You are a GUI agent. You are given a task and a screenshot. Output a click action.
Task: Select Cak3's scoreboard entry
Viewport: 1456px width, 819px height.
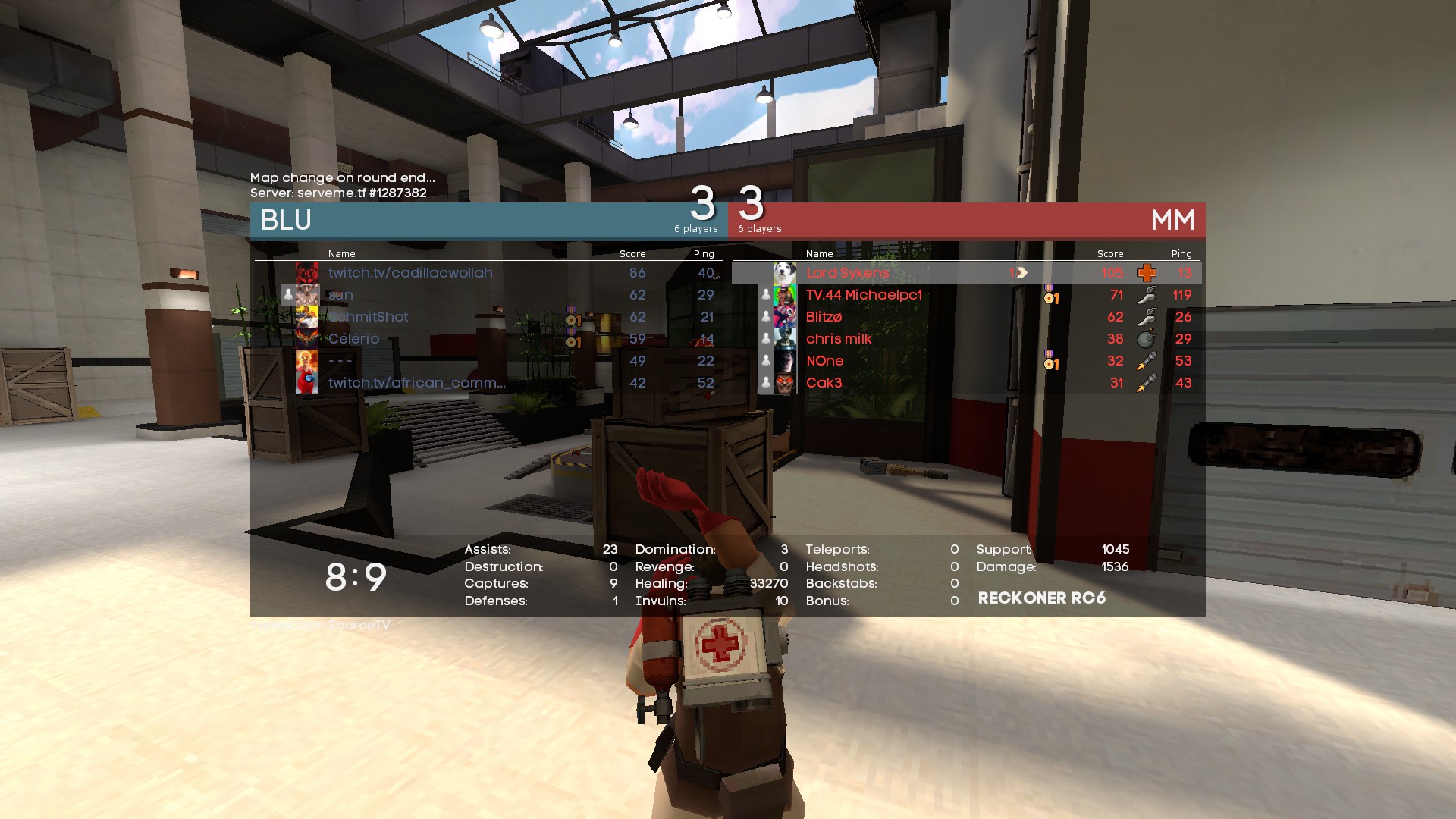(824, 383)
